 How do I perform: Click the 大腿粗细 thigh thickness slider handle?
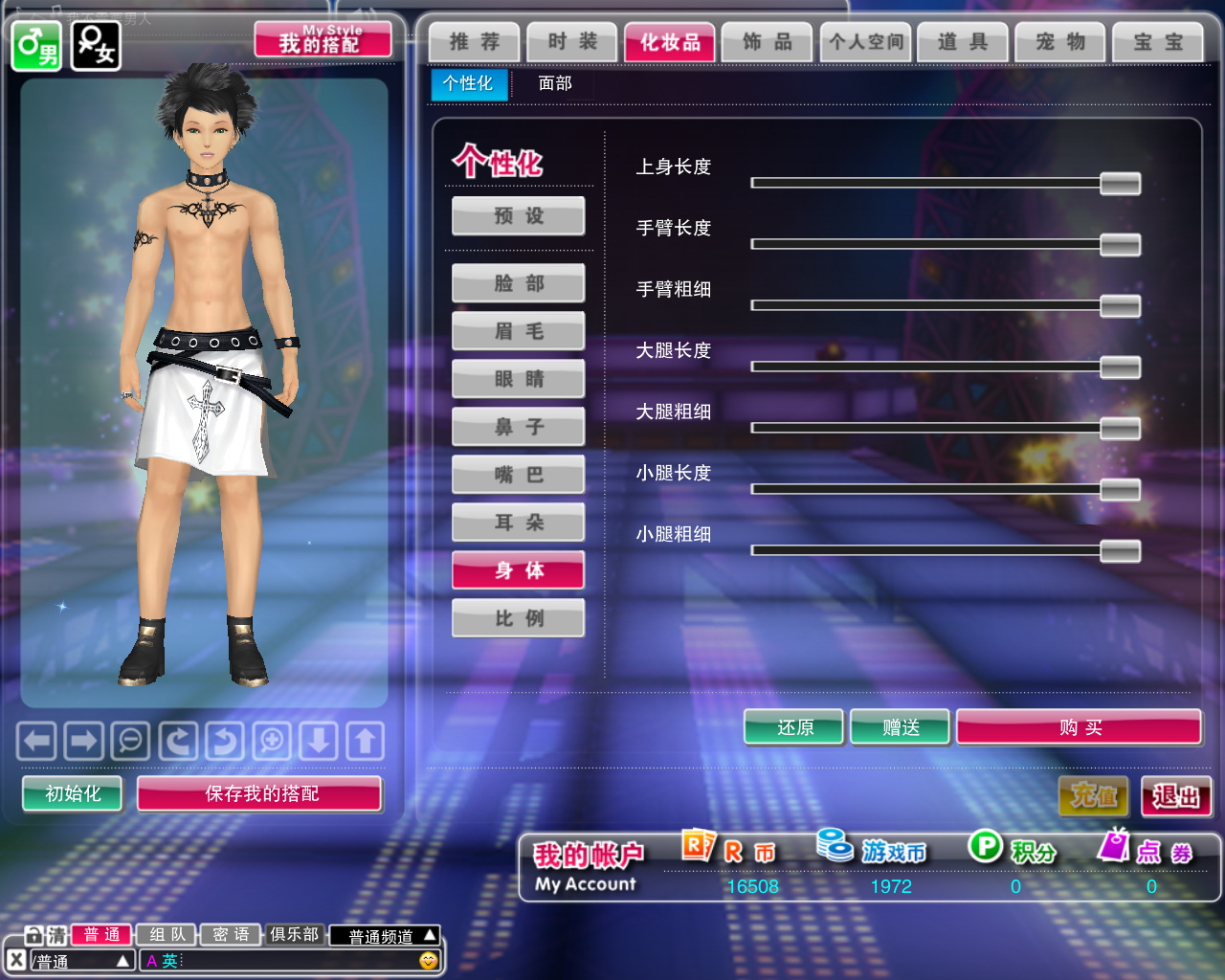(x=1120, y=428)
